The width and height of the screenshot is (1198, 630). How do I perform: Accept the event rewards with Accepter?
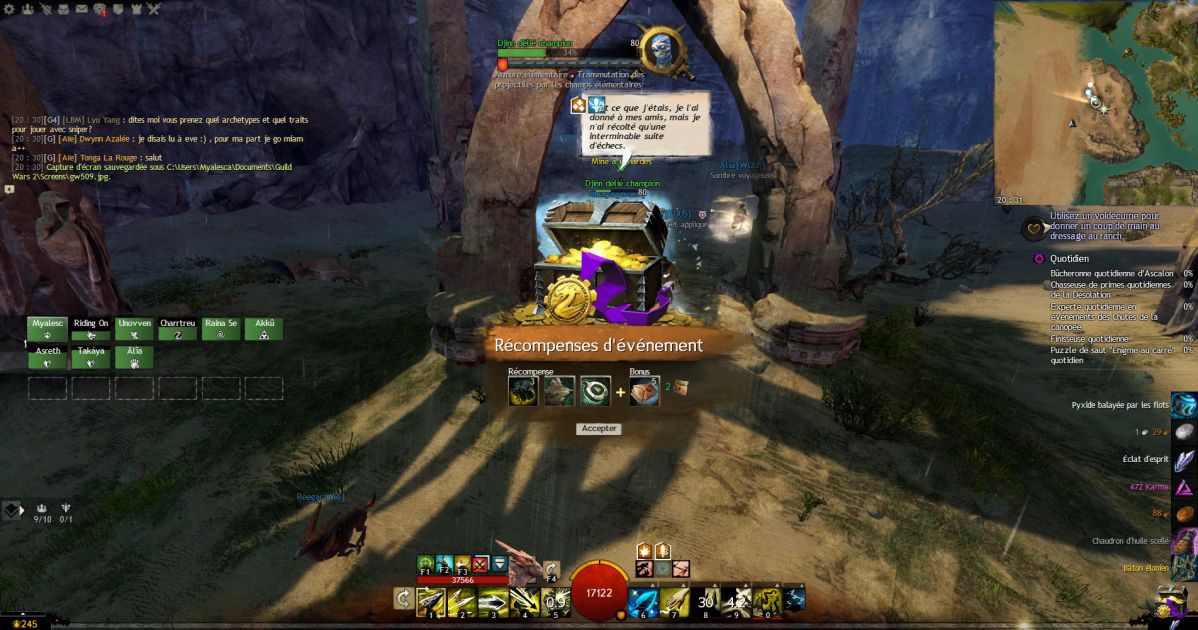(x=599, y=429)
